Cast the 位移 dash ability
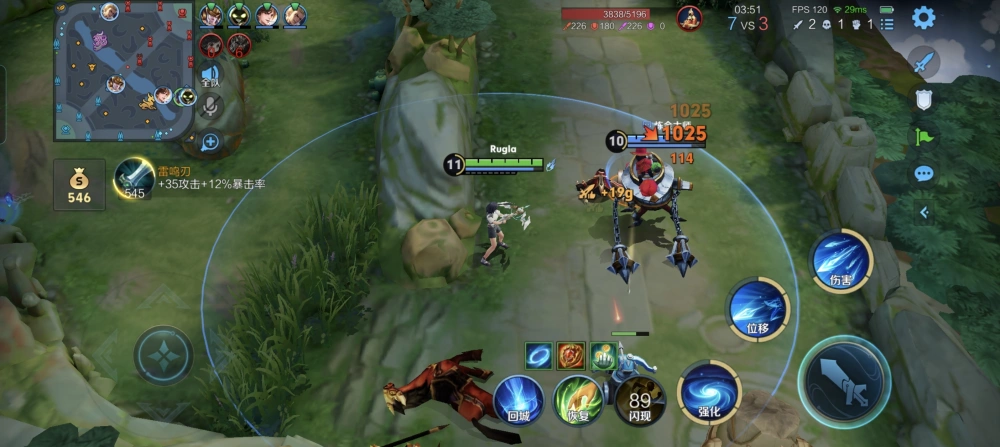Image resolution: width=1000 pixels, height=447 pixels. click(x=757, y=308)
